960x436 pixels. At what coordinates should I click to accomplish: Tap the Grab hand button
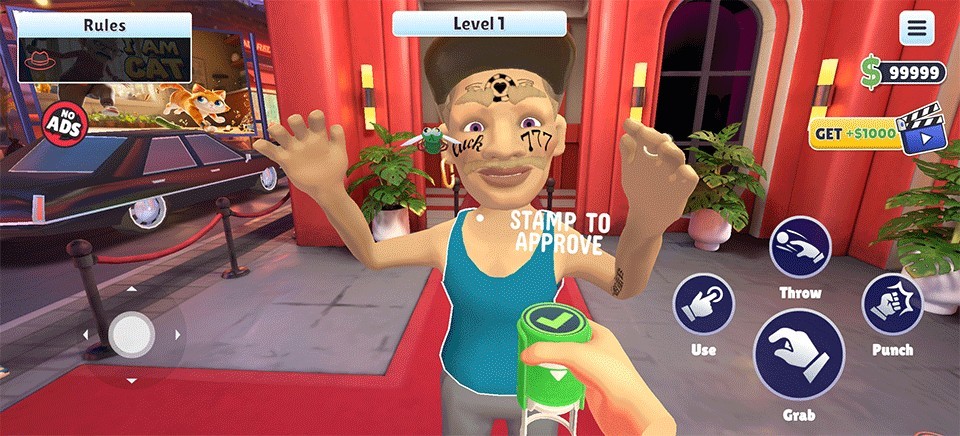pyautogui.click(x=798, y=355)
